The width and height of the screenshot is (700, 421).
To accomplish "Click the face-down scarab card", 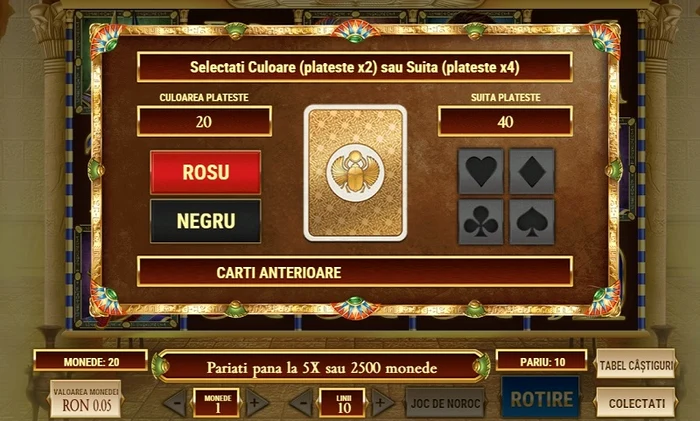I will pyautogui.click(x=355, y=173).
